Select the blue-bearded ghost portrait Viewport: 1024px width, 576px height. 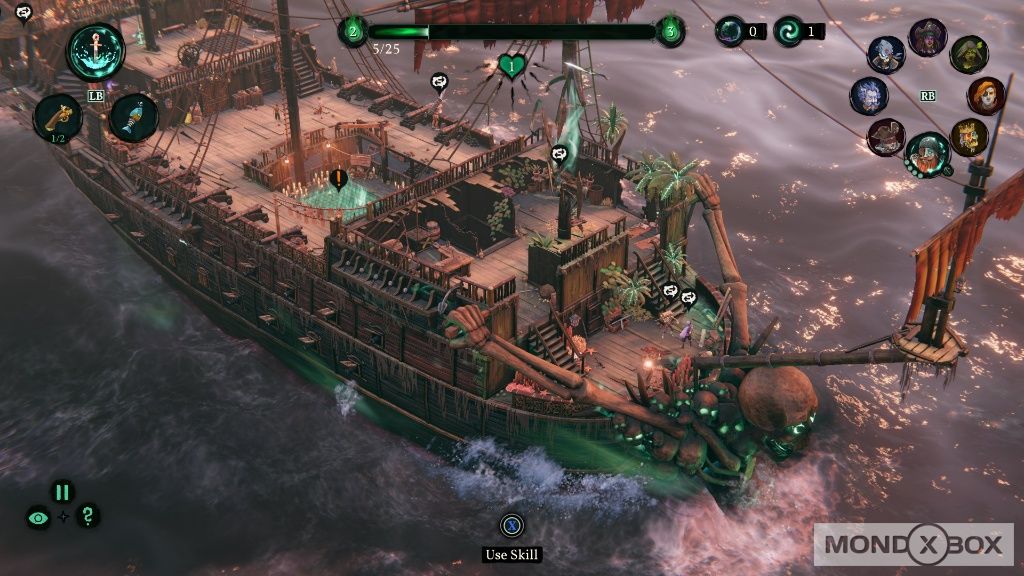coord(869,96)
